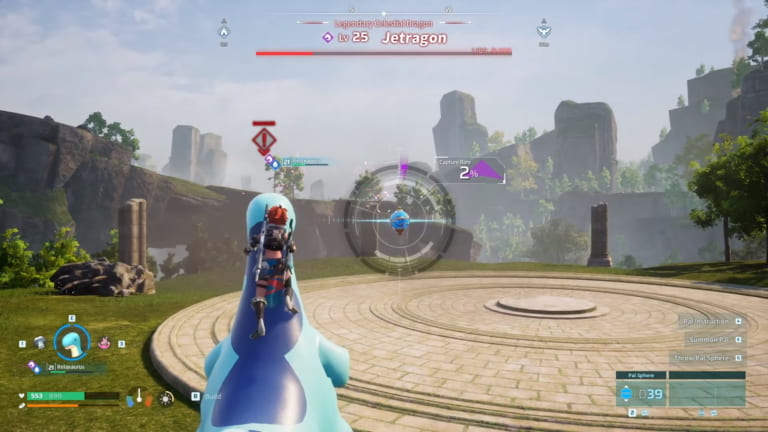Click the winged compass marker at top right
The width and height of the screenshot is (768, 432).
pos(543,29)
